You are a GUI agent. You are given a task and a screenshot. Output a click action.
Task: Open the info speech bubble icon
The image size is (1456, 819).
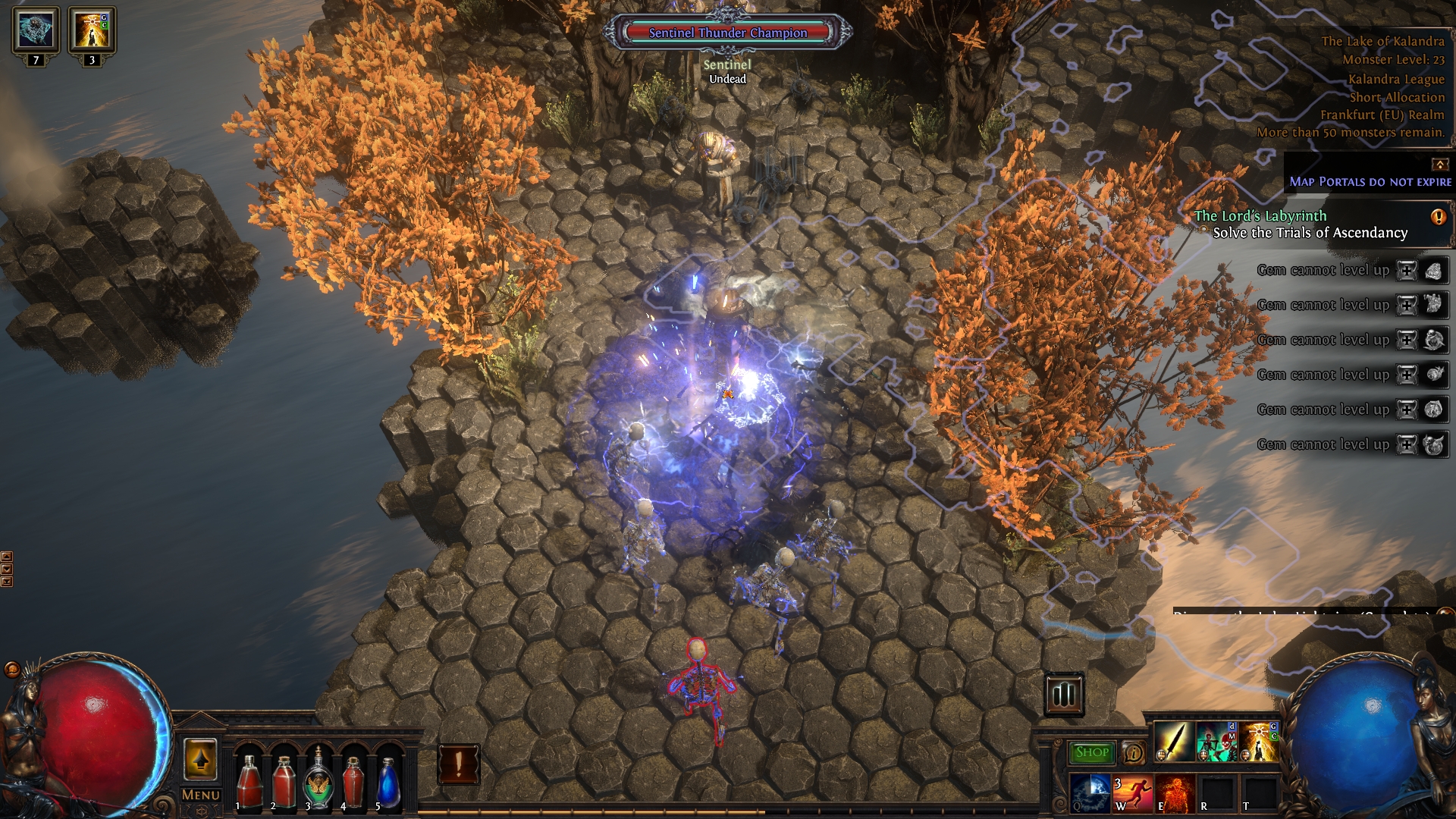click(x=1134, y=752)
